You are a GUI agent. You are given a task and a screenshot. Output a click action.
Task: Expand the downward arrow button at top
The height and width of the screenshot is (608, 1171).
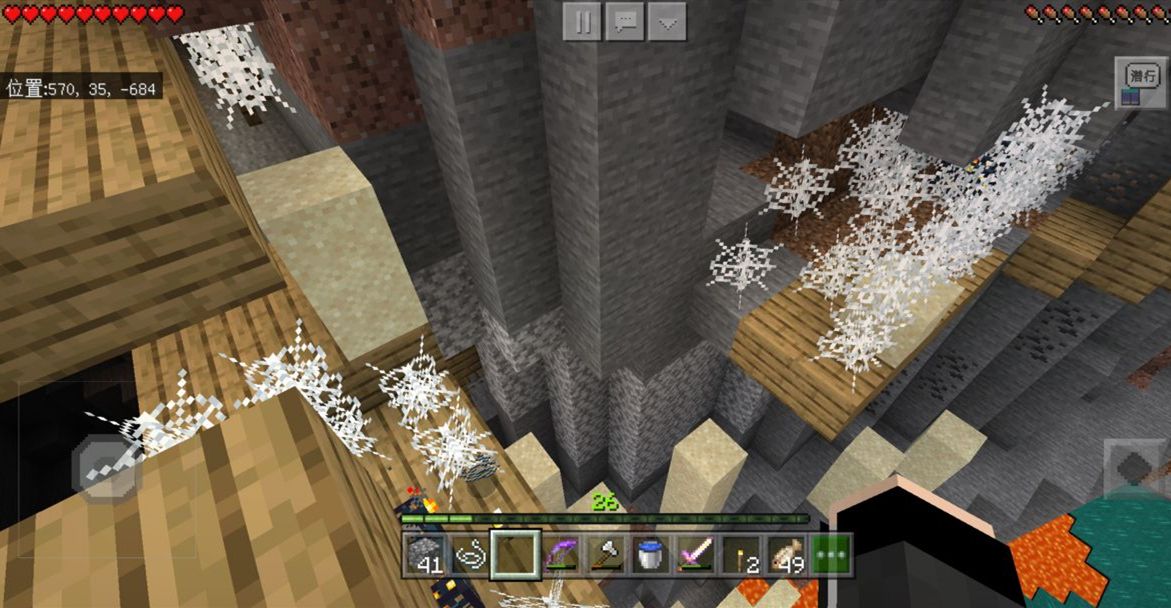(667, 22)
